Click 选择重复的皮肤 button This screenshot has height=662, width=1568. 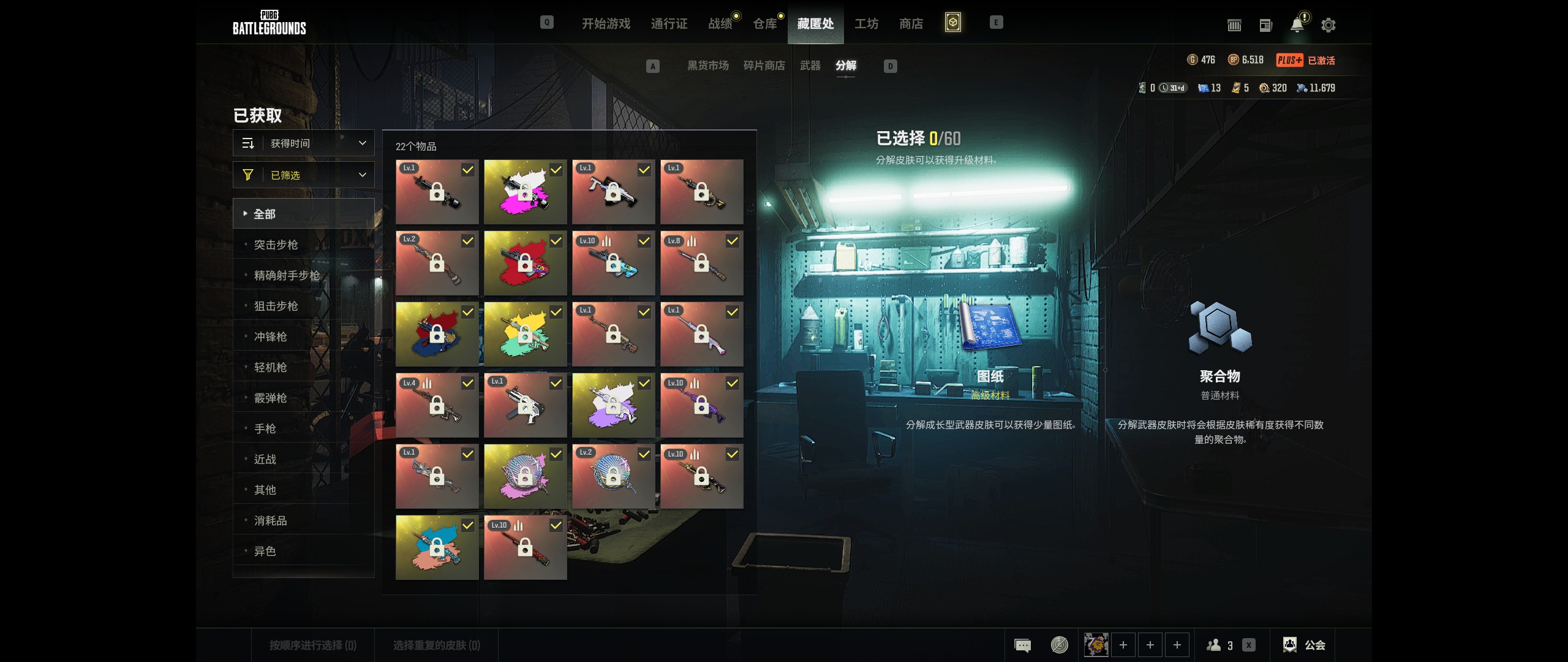tap(437, 645)
